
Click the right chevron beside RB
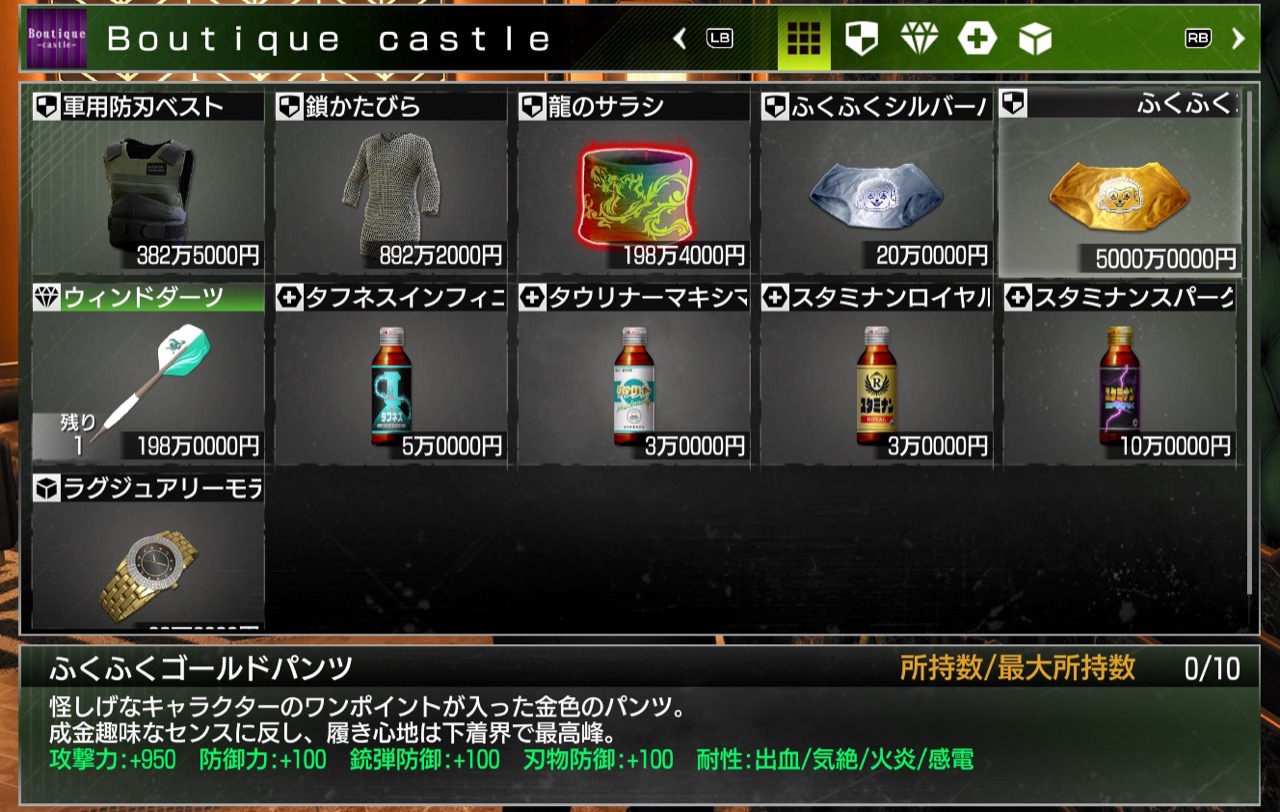(x=1237, y=36)
